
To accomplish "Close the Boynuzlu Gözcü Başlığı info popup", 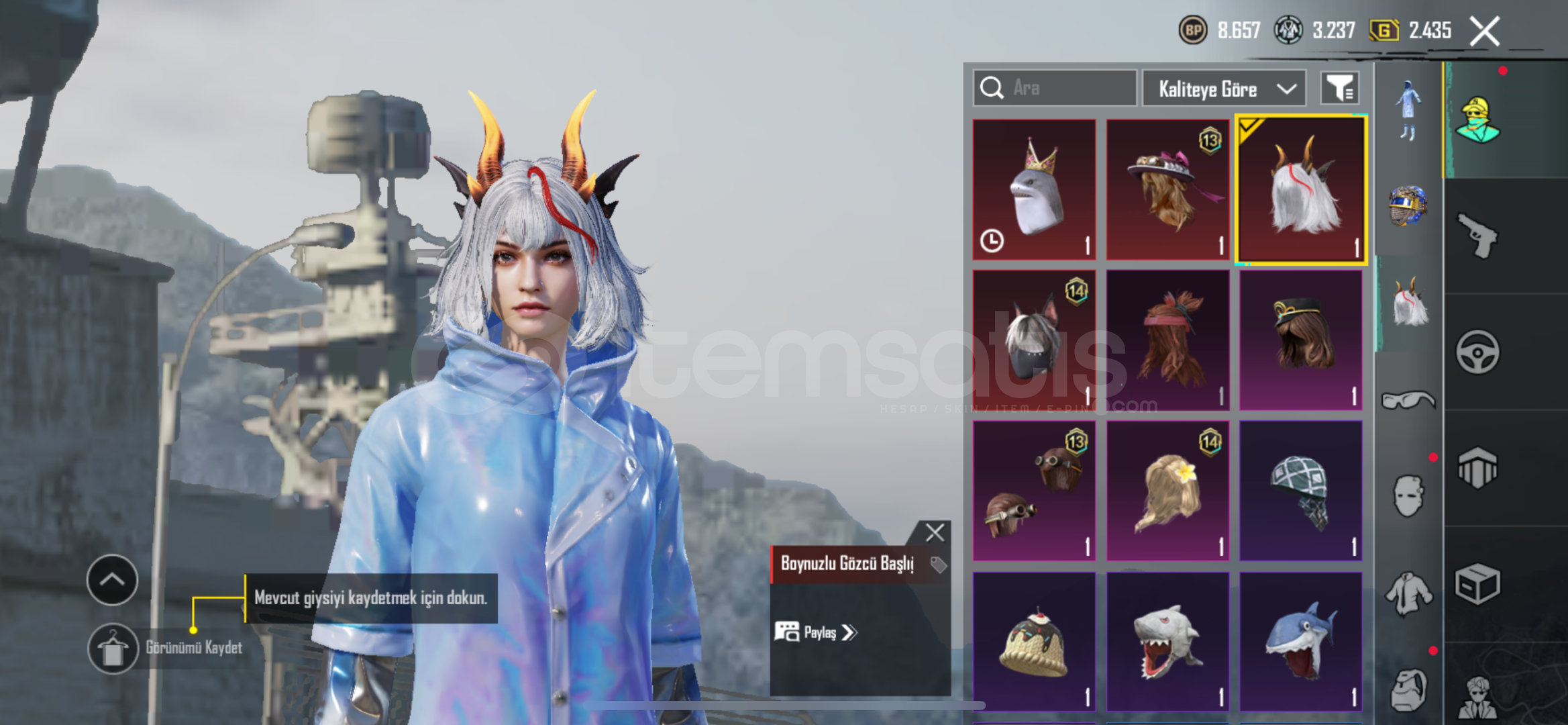I will [x=935, y=533].
